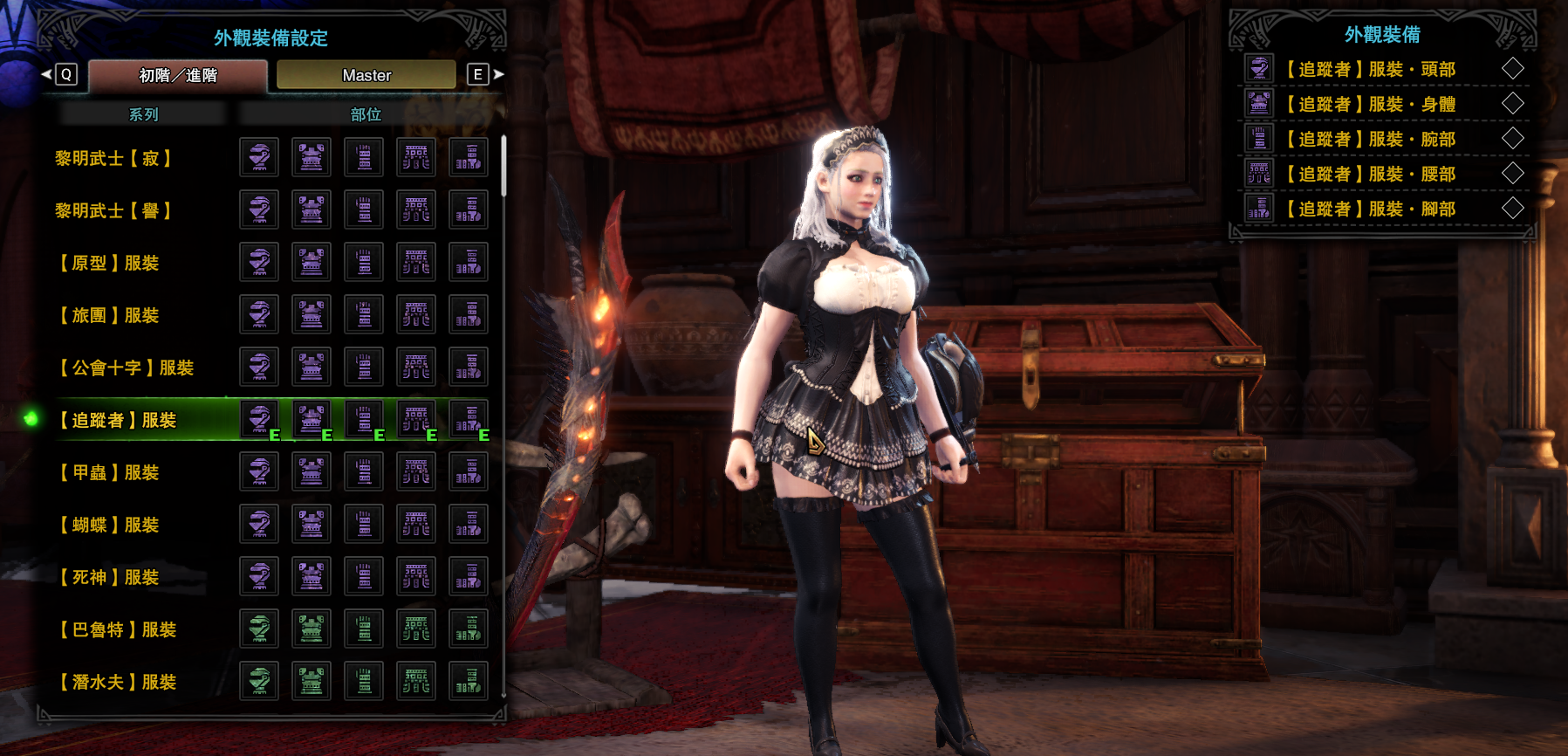Select the 【公會十字】服裝 series

coord(127,368)
